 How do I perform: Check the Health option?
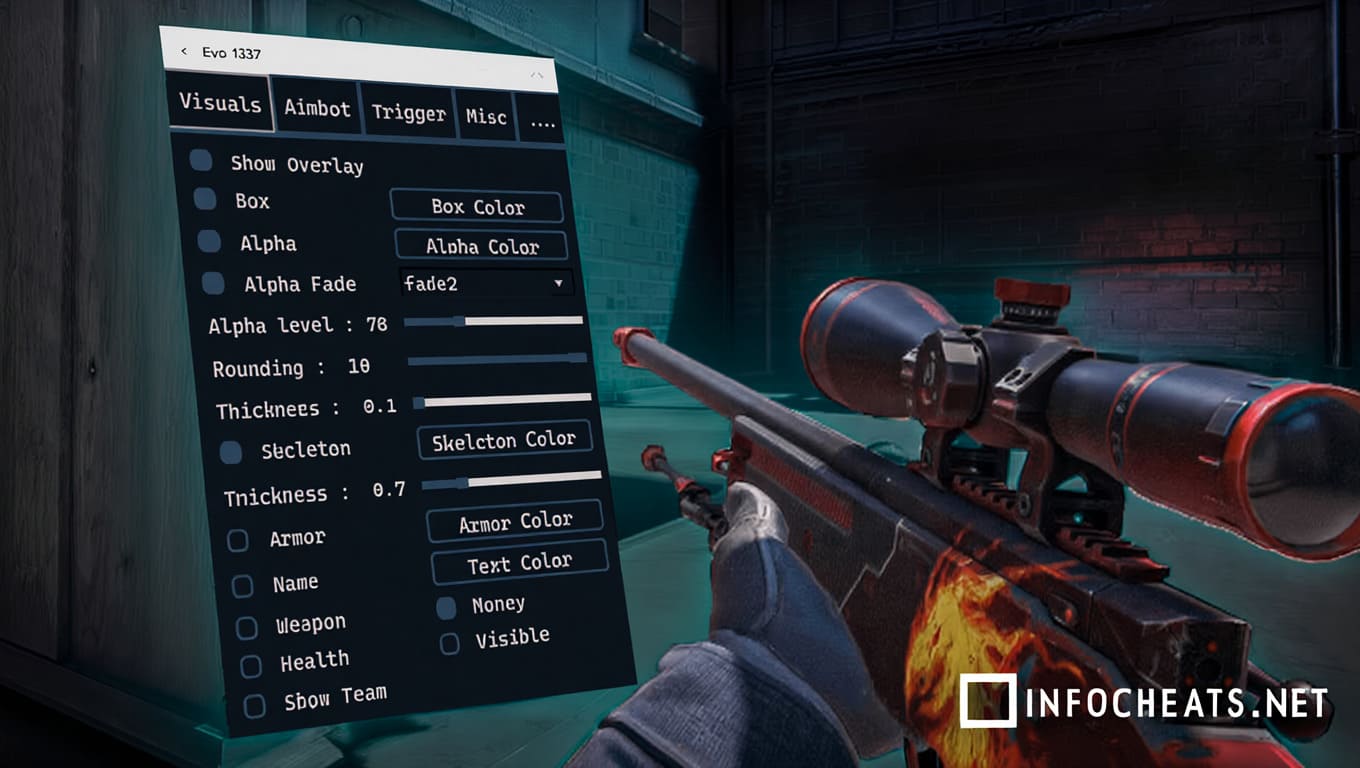[251, 666]
